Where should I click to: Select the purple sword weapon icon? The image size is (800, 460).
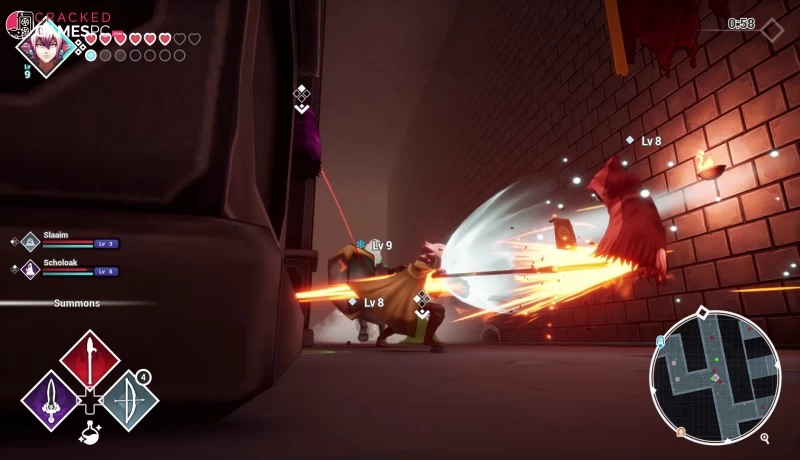click(50, 400)
